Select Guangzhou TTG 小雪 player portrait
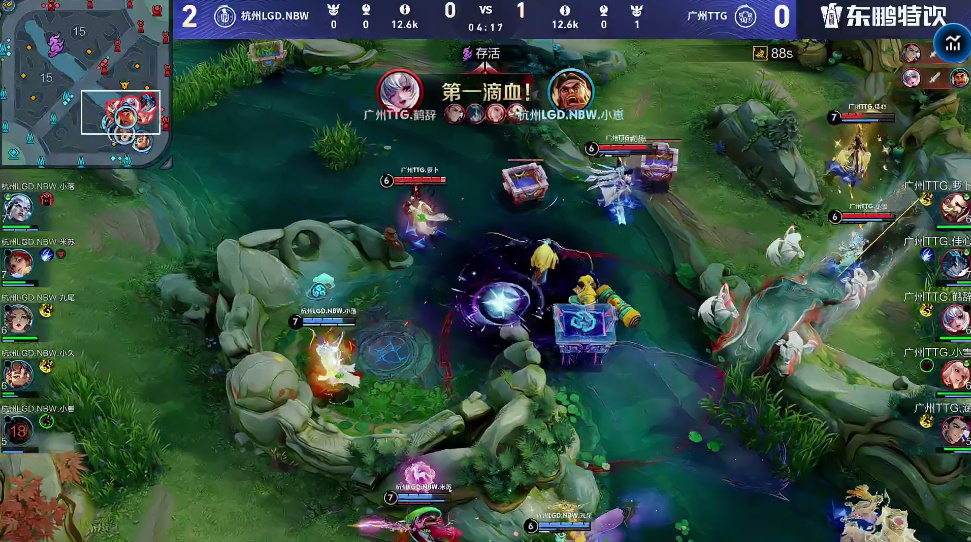Image resolution: width=971 pixels, height=542 pixels. coord(954,374)
